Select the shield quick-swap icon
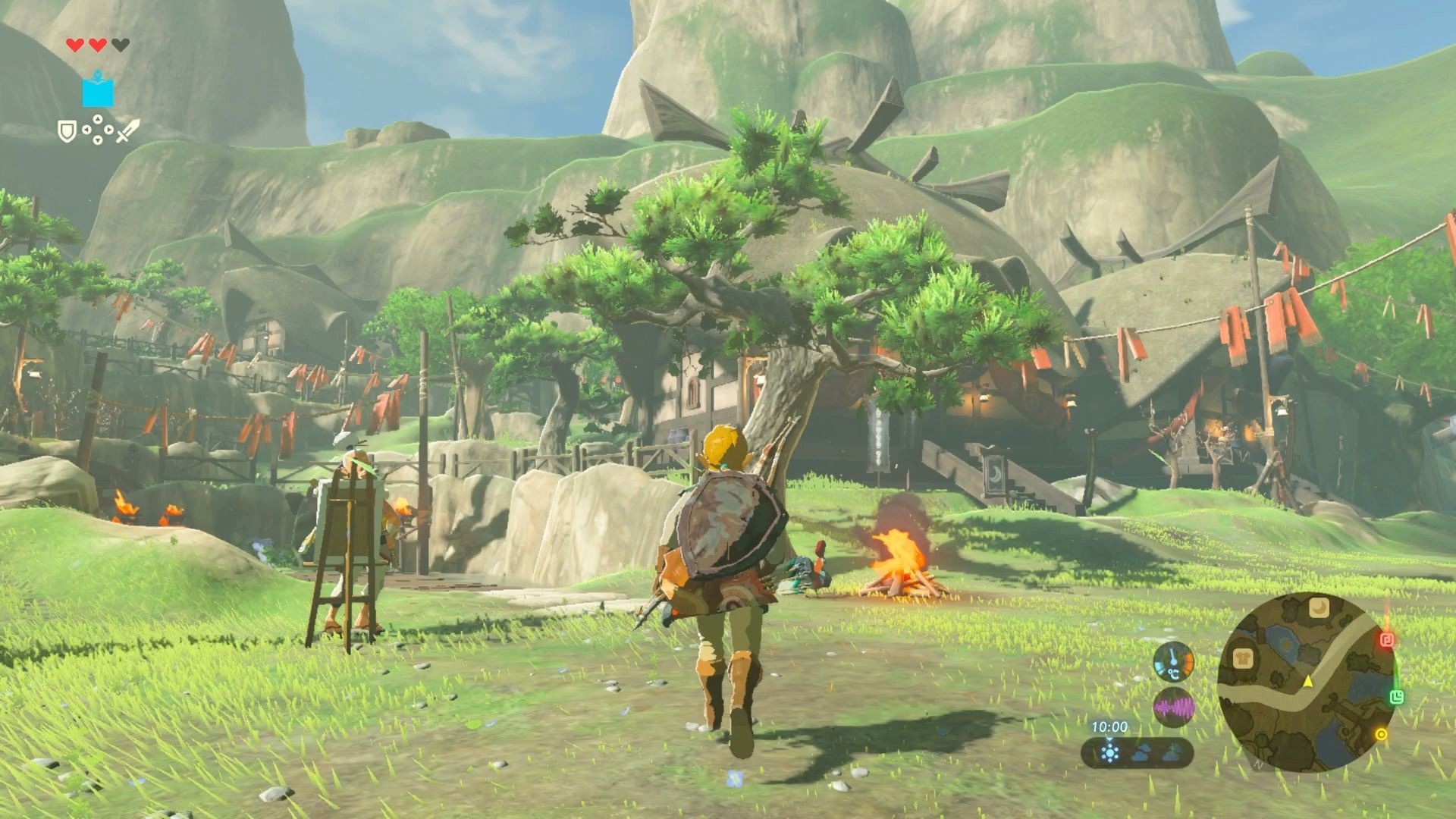This screenshot has height=819, width=1456. (67, 132)
